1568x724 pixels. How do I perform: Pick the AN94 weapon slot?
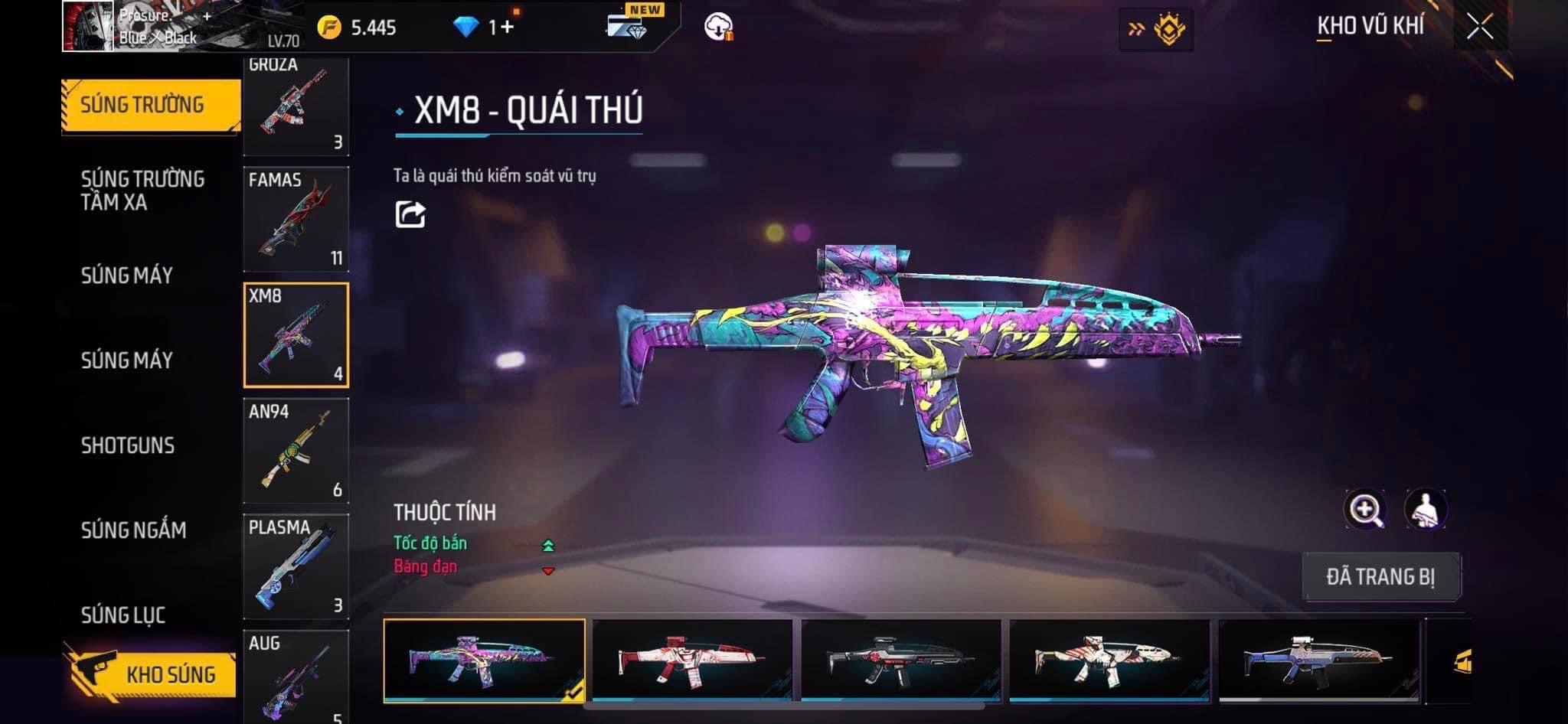[x=296, y=451]
